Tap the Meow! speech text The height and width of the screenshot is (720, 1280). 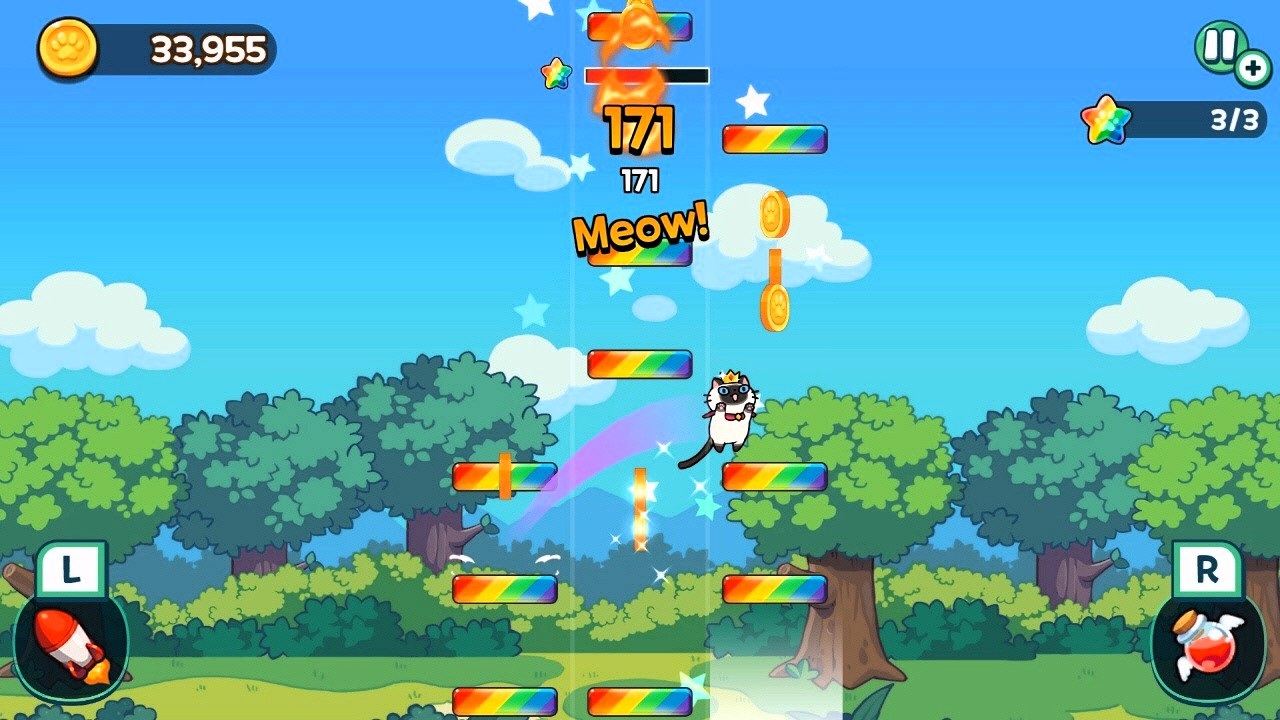[x=640, y=230]
